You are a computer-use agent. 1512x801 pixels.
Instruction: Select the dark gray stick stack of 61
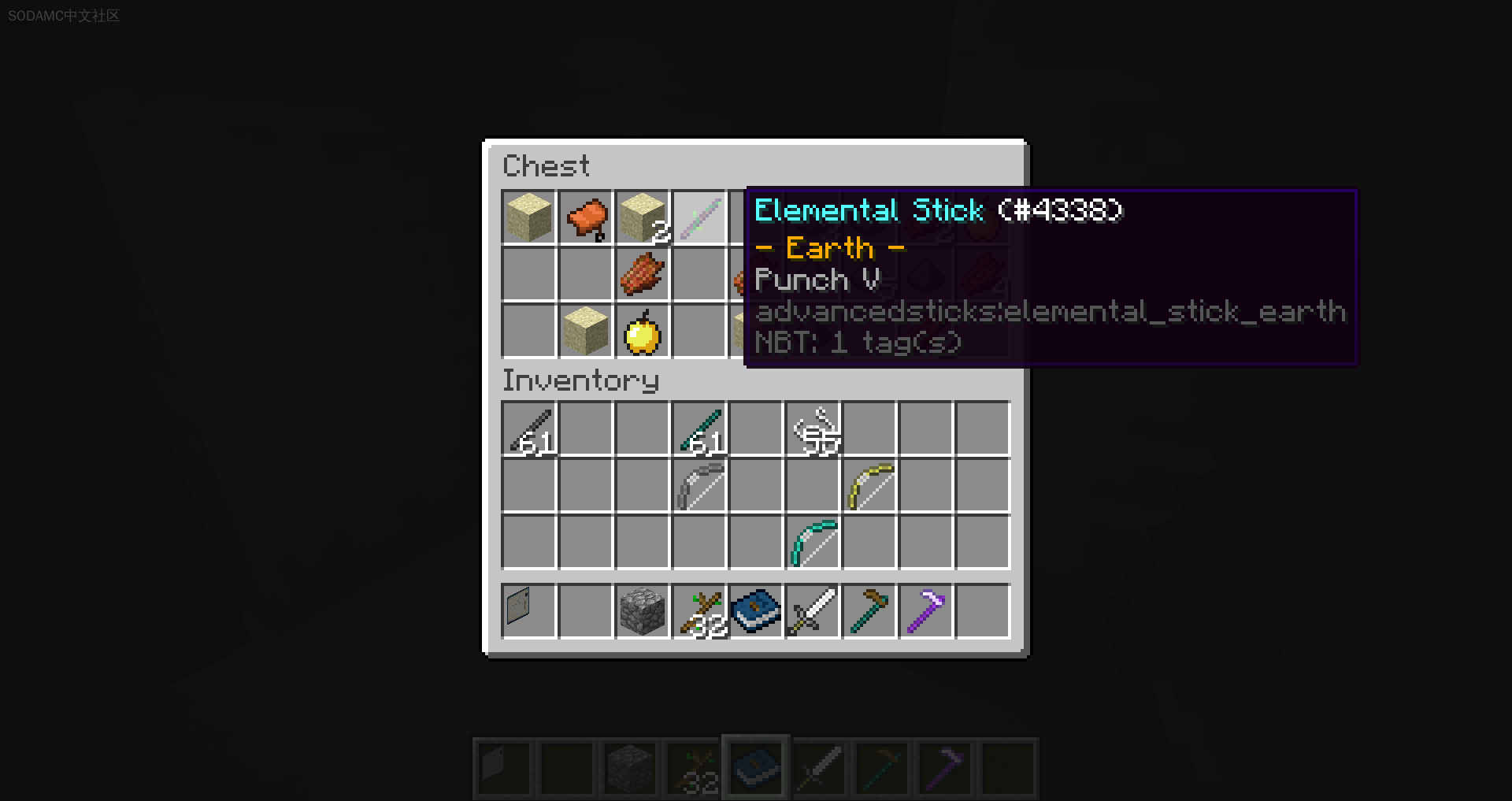pos(529,430)
